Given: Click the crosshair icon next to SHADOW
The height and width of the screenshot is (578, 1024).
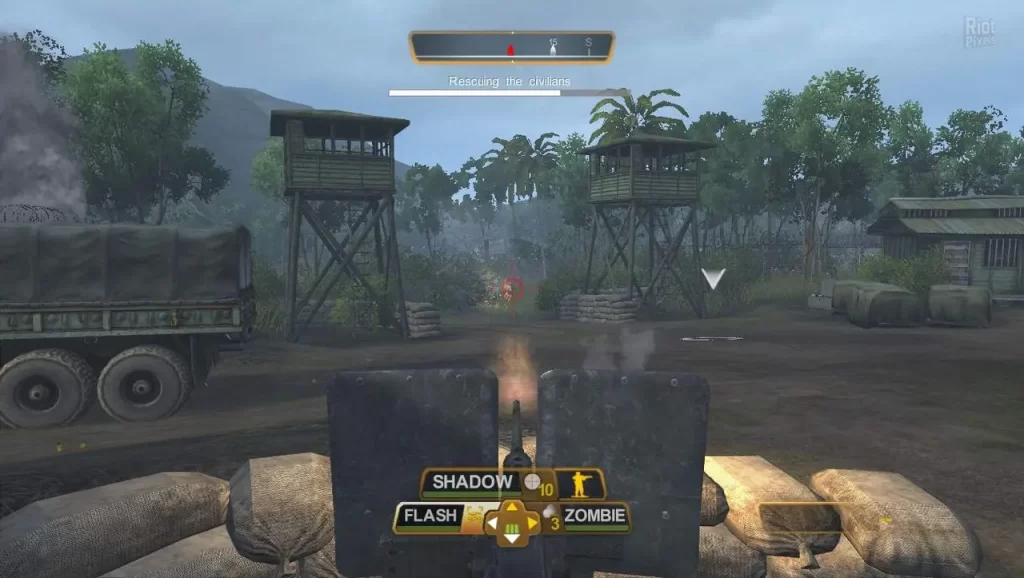Looking at the screenshot, I should point(532,482).
